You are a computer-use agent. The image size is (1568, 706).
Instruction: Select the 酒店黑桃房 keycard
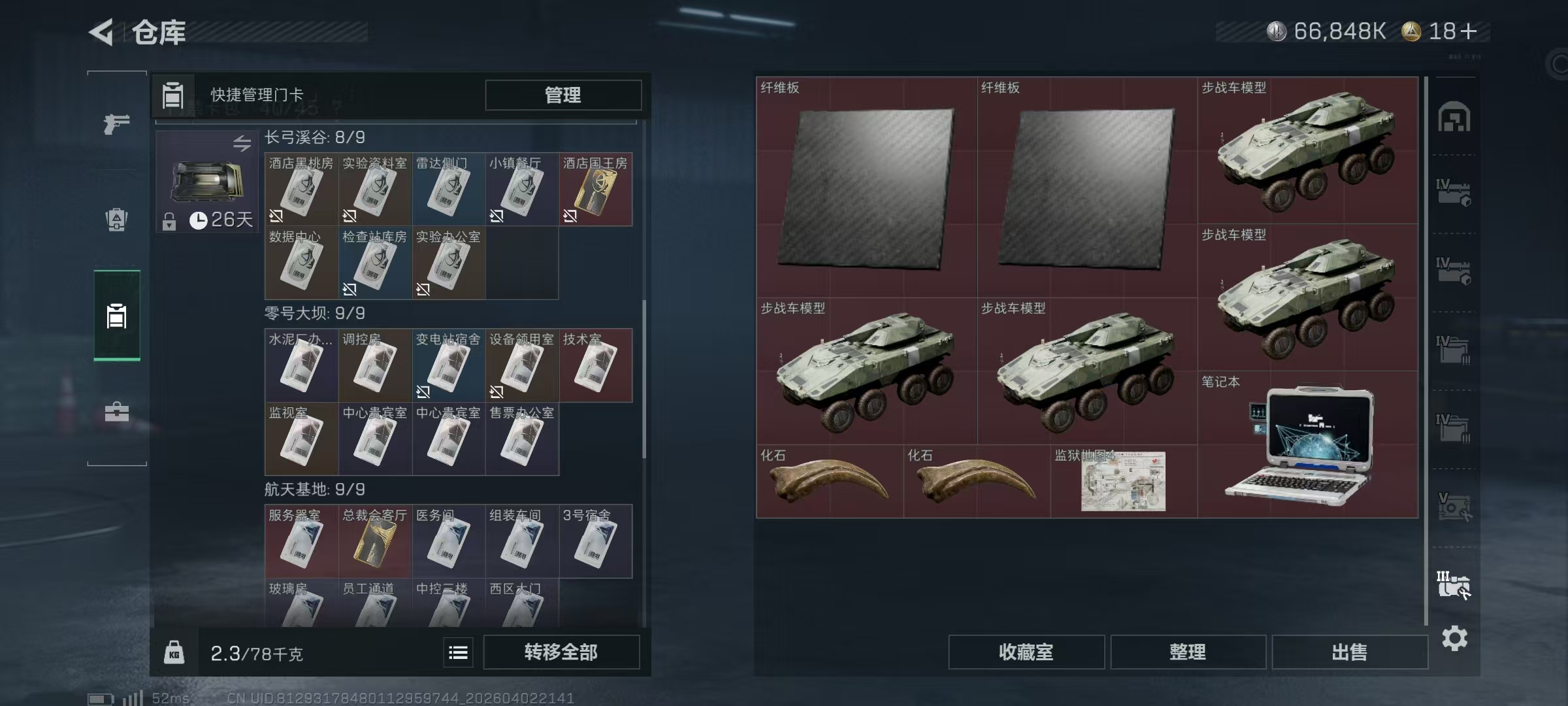click(301, 190)
